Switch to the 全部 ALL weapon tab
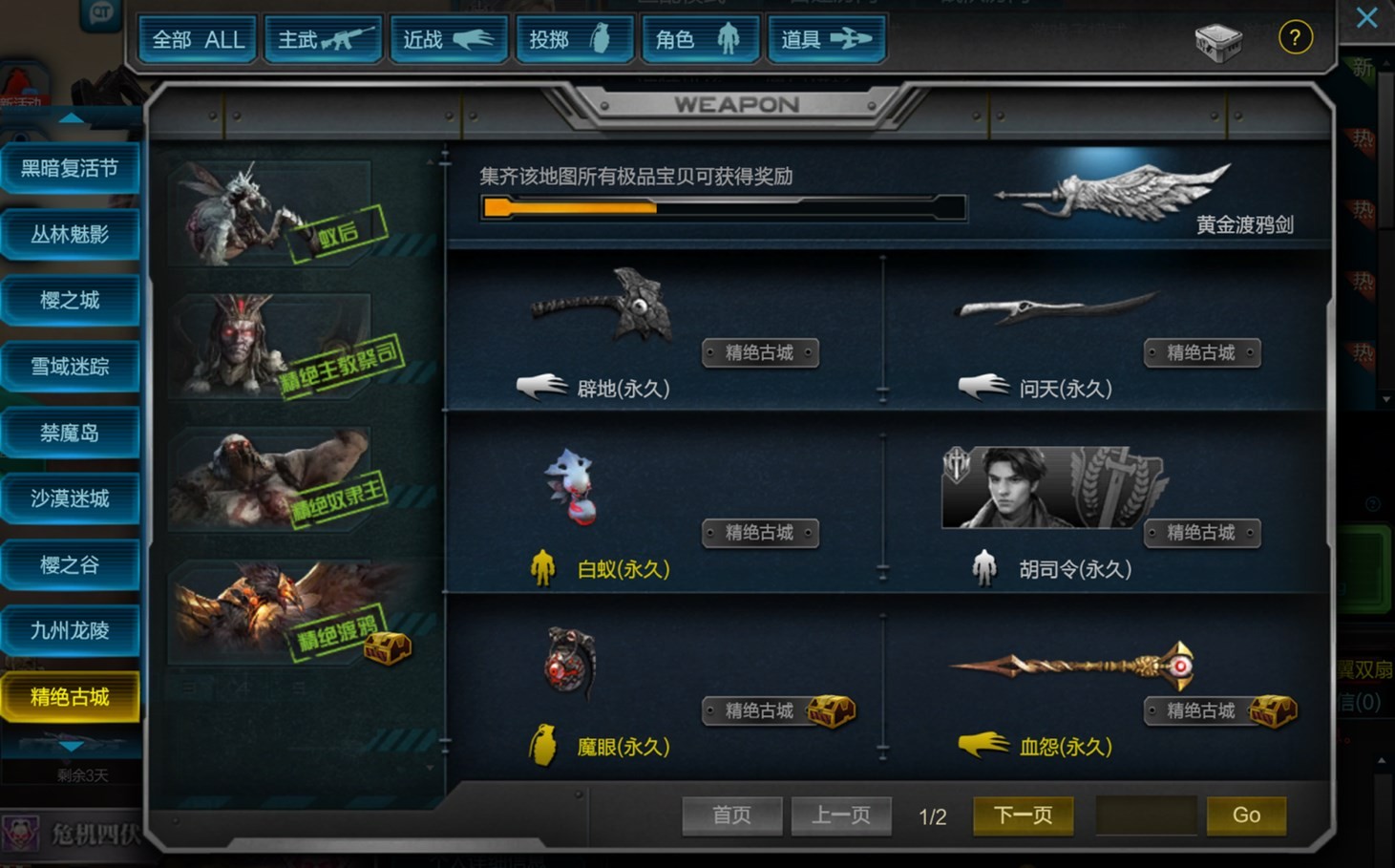 tap(198, 40)
